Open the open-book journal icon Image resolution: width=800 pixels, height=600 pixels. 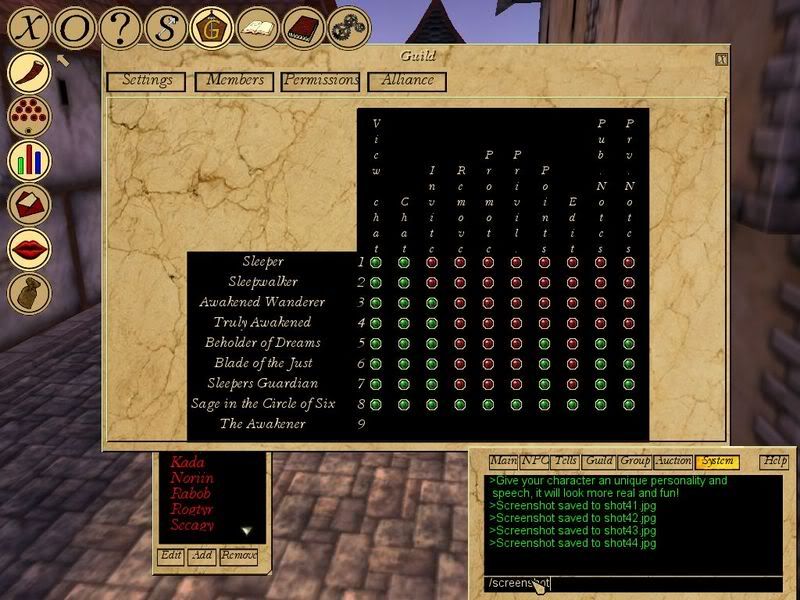pyautogui.click(x=258, y=28)
